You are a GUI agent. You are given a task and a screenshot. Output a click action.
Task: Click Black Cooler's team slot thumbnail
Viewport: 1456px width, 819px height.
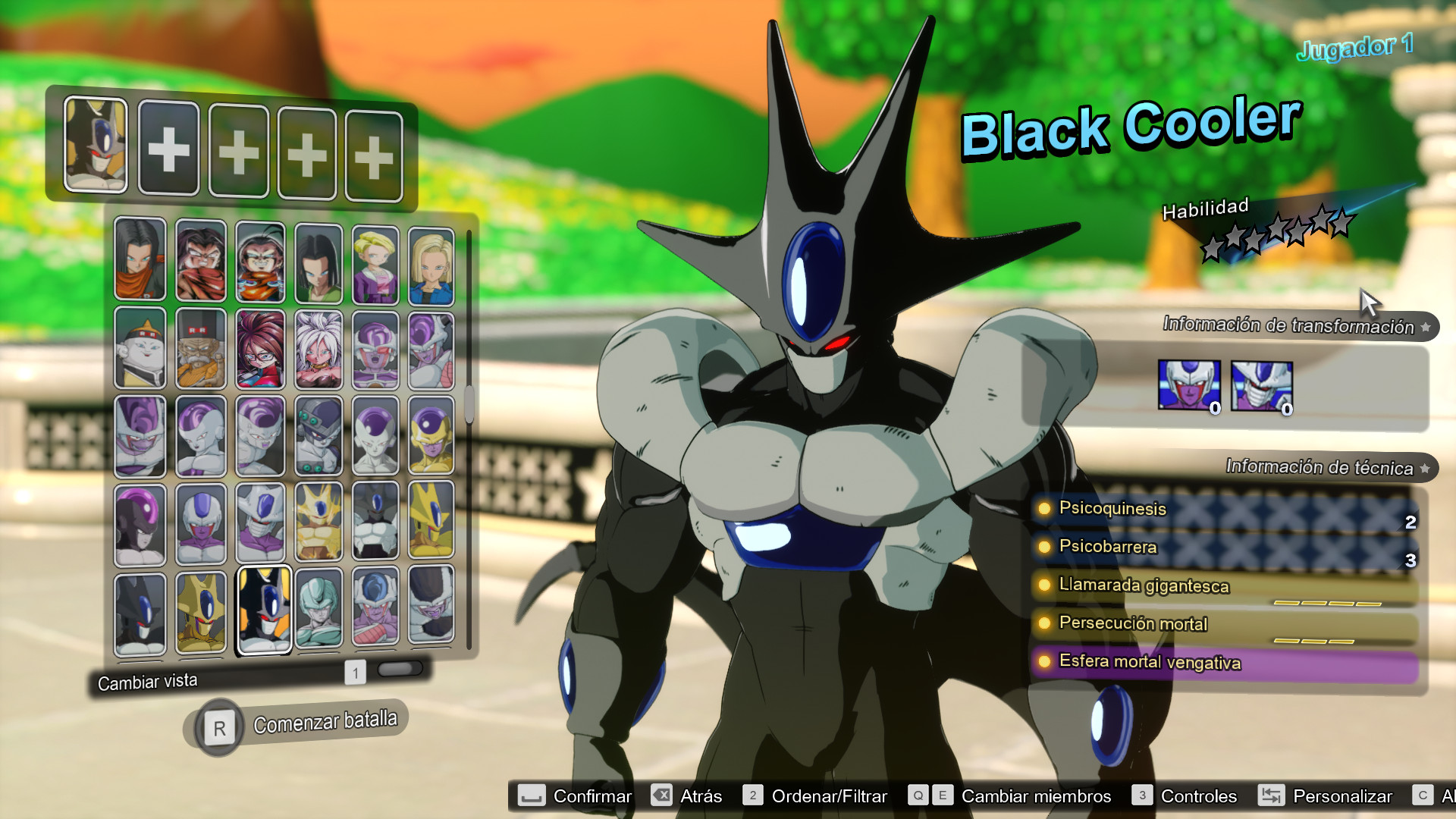[x=96, y=147]
